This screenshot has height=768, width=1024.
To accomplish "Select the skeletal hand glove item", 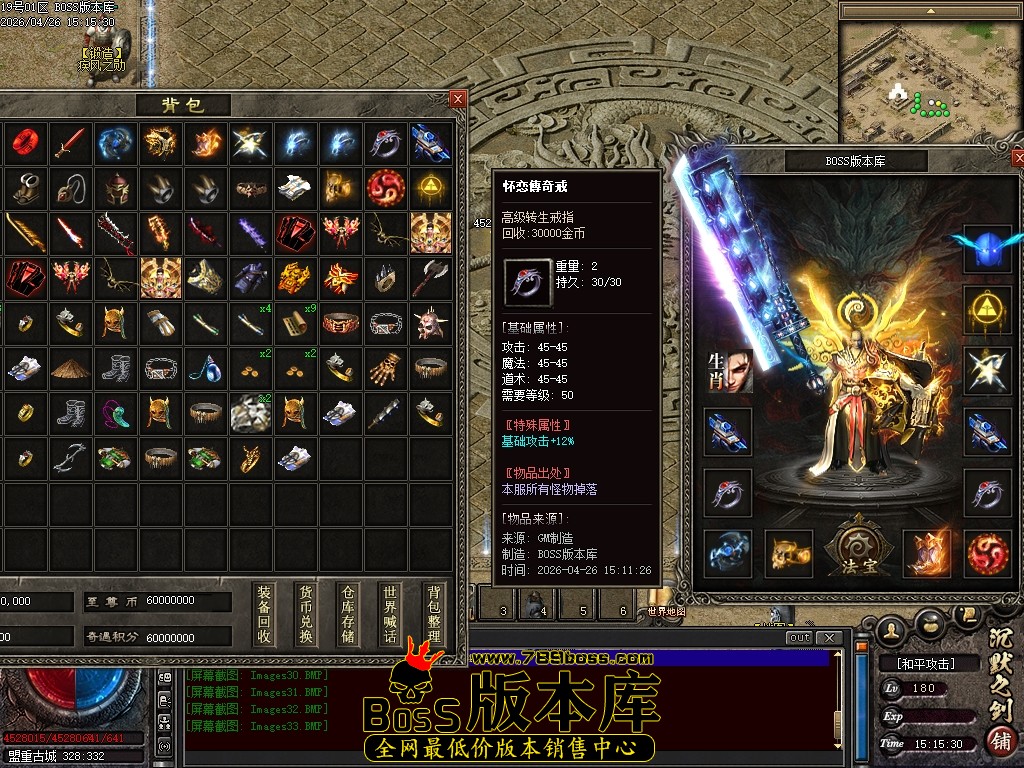I will tap(385, 368).
